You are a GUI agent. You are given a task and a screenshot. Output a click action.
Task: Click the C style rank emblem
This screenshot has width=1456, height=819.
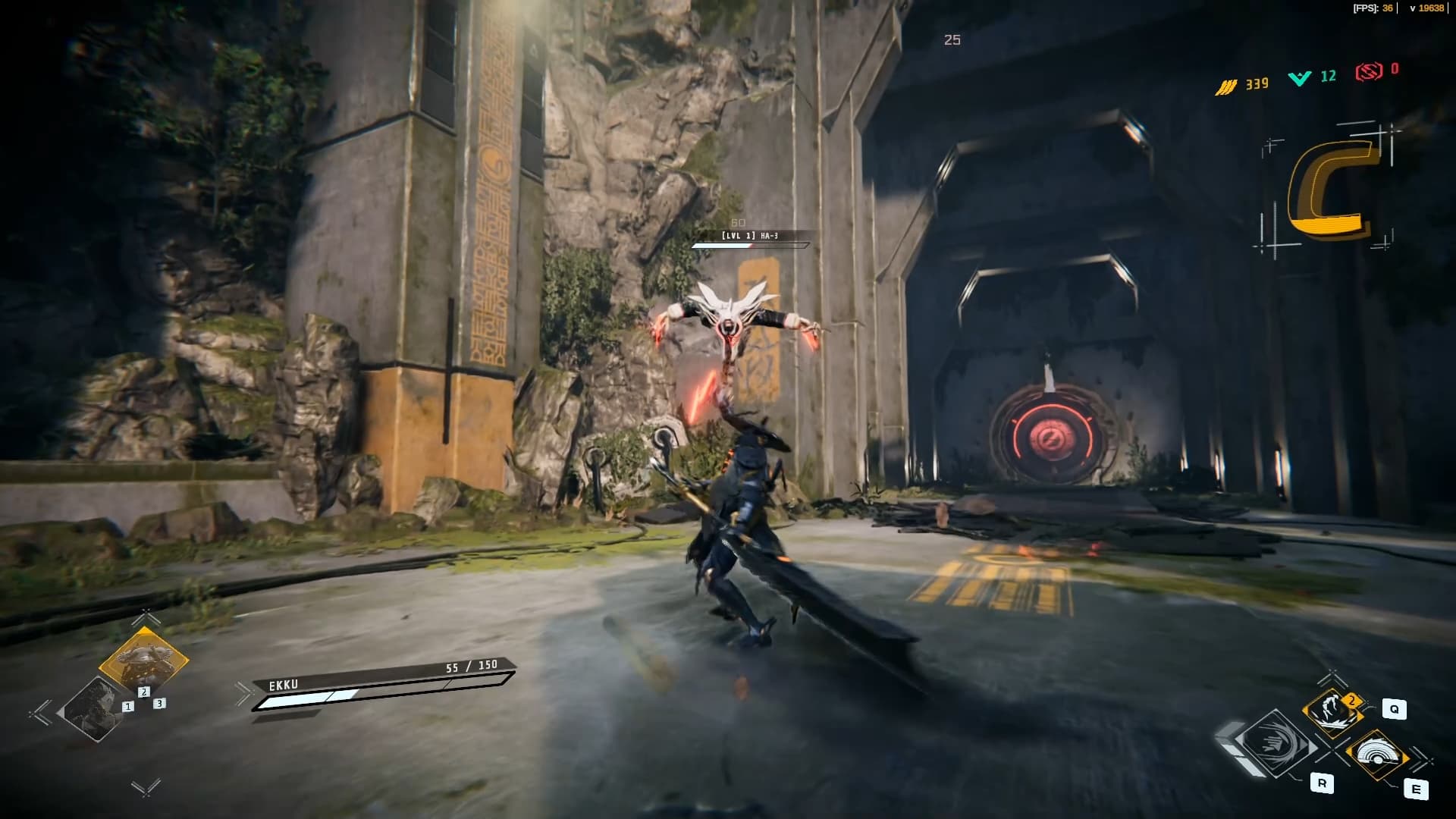point(1330,190)
